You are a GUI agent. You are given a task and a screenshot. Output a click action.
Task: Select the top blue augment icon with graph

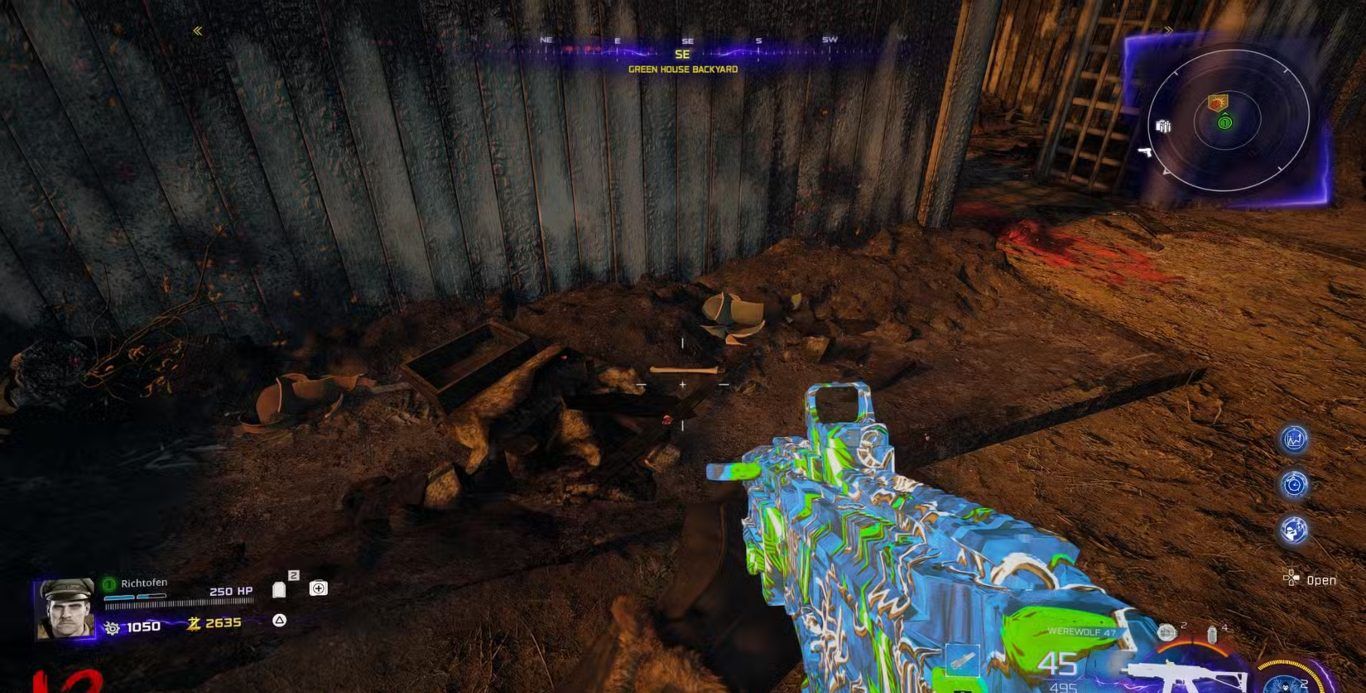(x=1295, y=439)
